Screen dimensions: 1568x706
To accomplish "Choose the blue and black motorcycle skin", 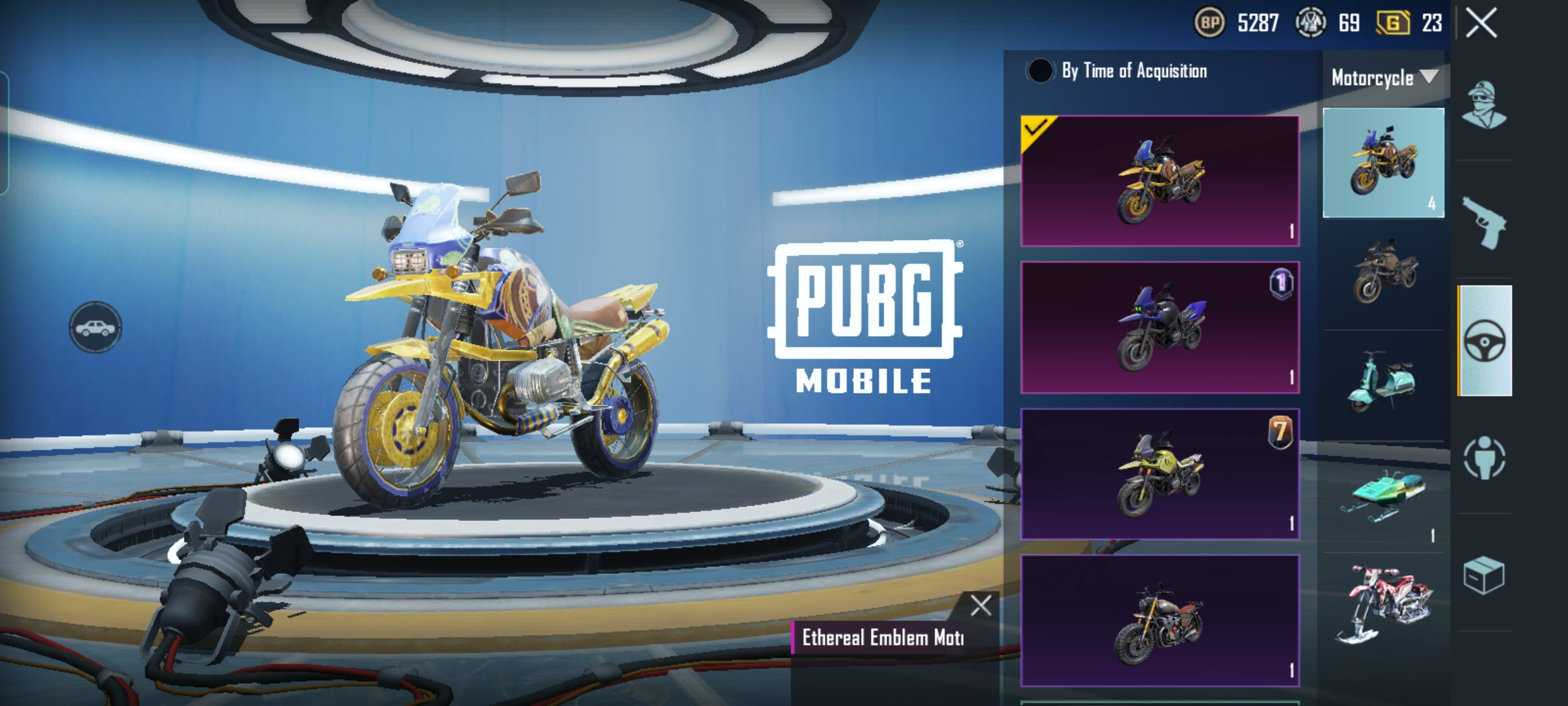I will click(1160, 328).
